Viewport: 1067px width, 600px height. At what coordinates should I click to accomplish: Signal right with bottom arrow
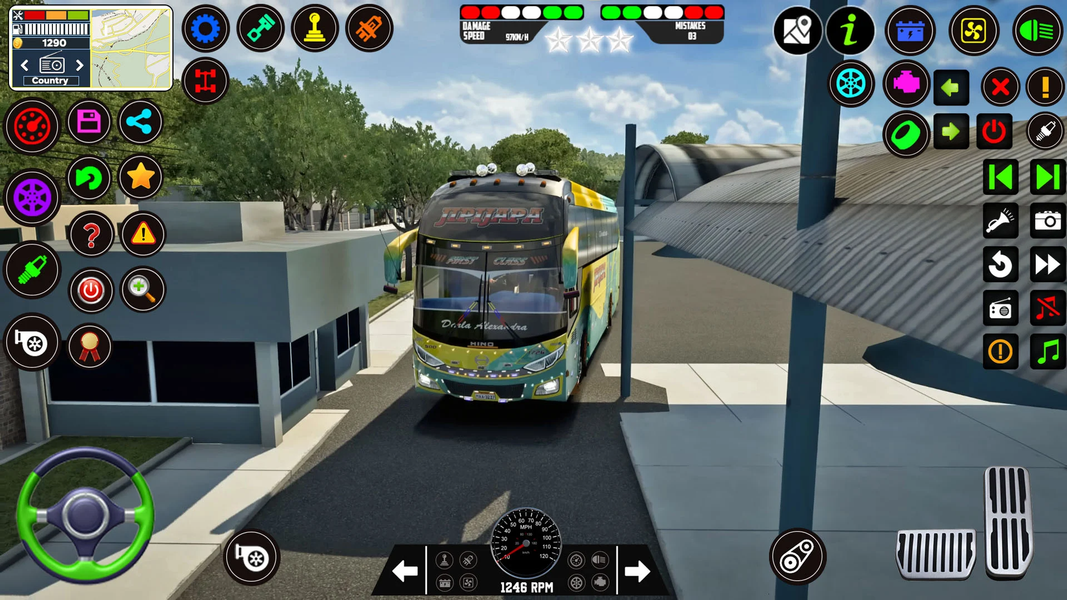pos(637,572)
